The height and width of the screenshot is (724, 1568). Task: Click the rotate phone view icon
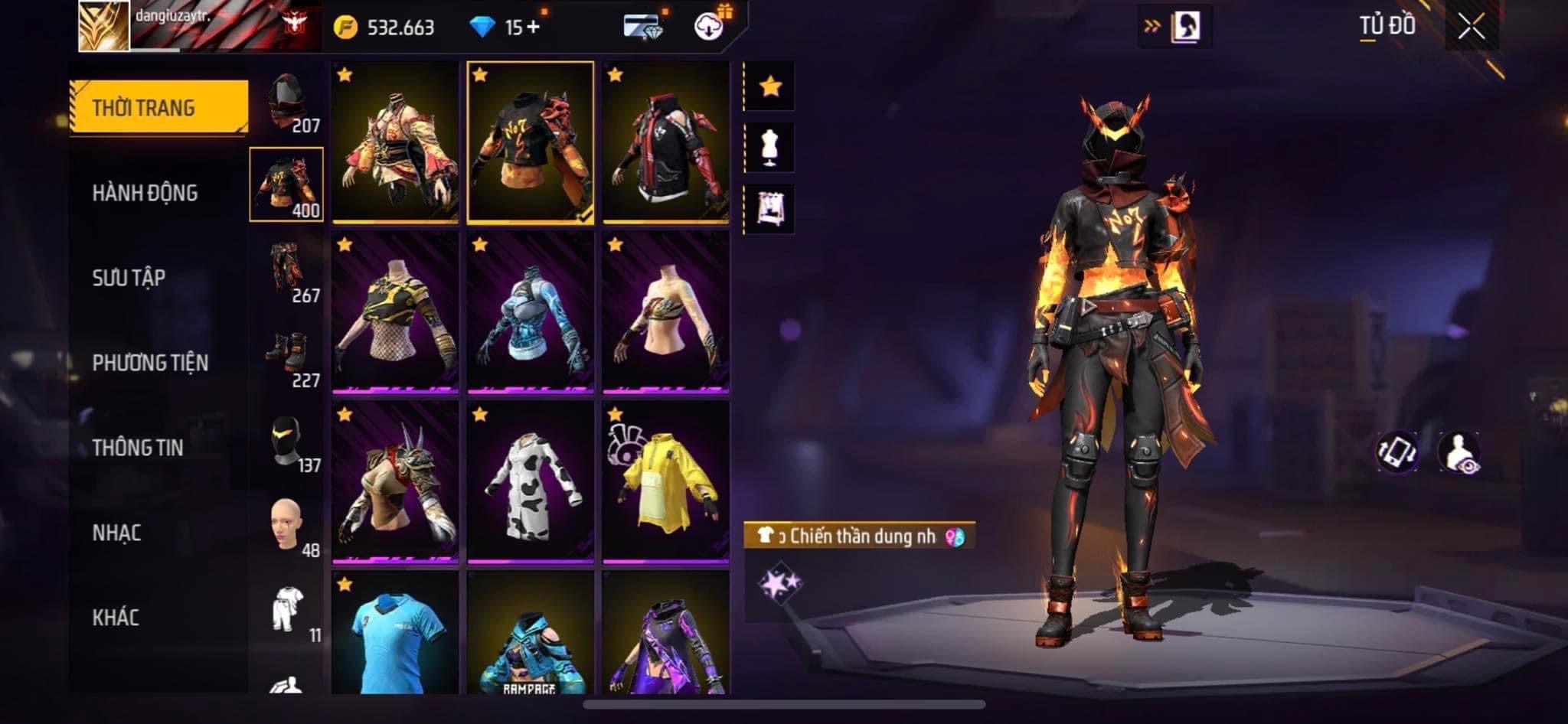click(1396, 452)
